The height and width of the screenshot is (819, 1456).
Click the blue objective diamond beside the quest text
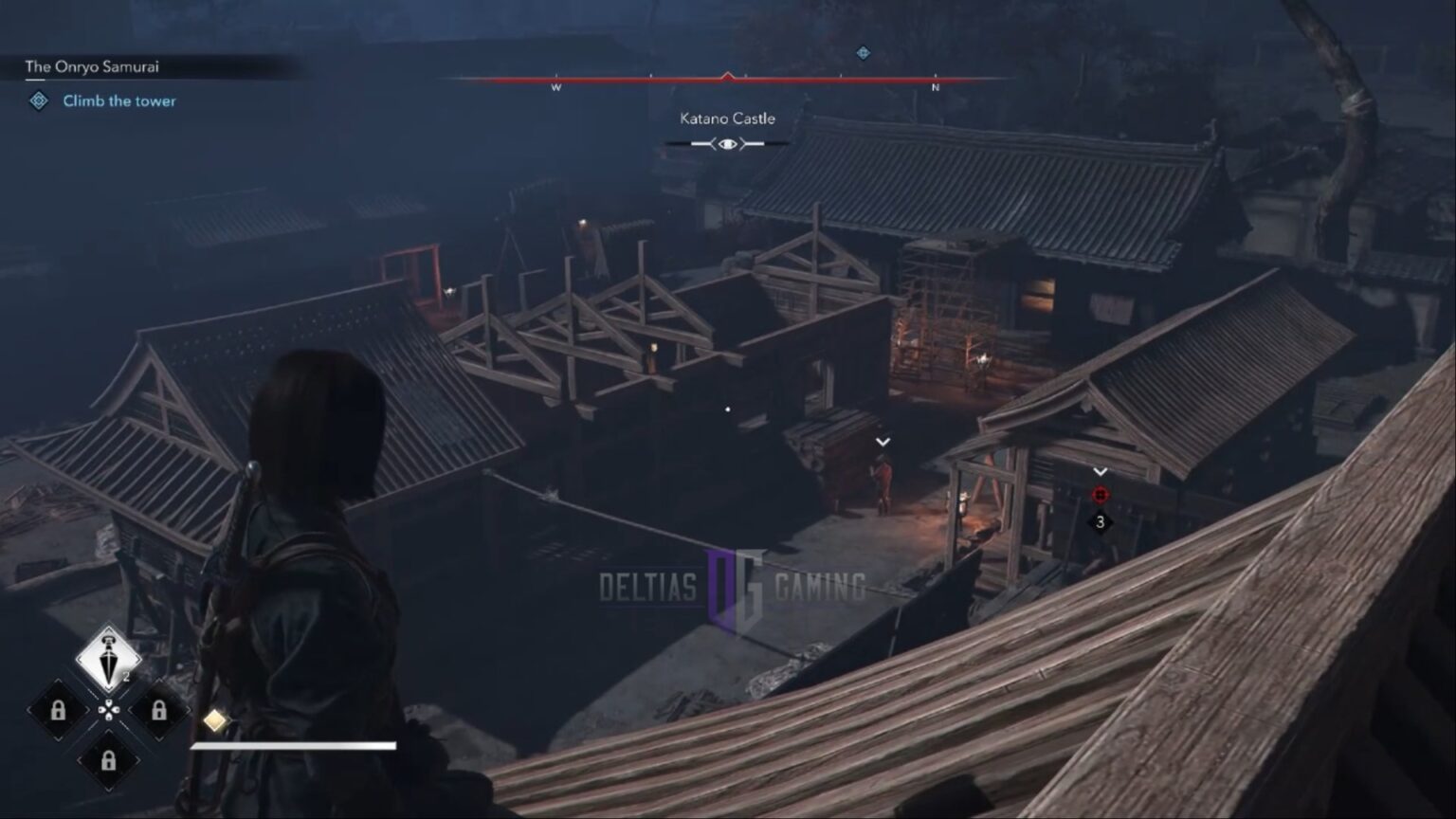tap(37, 100)
